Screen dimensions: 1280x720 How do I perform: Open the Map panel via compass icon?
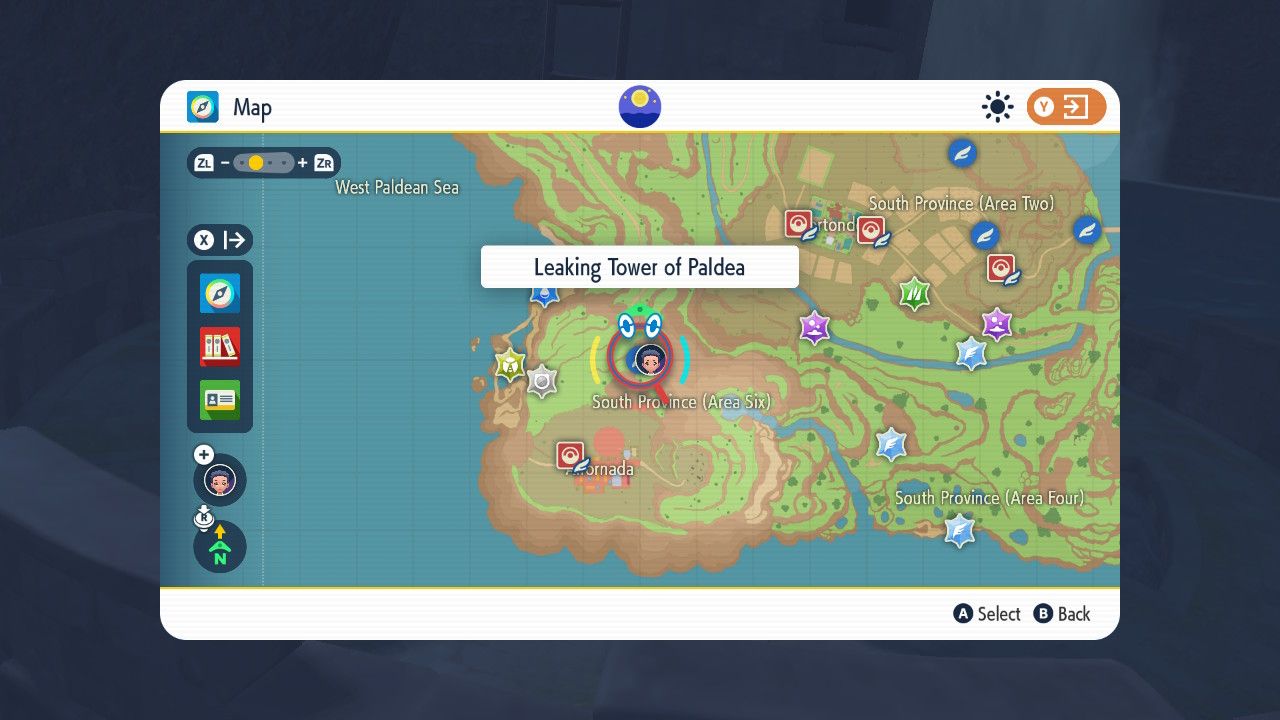point(219,294)
